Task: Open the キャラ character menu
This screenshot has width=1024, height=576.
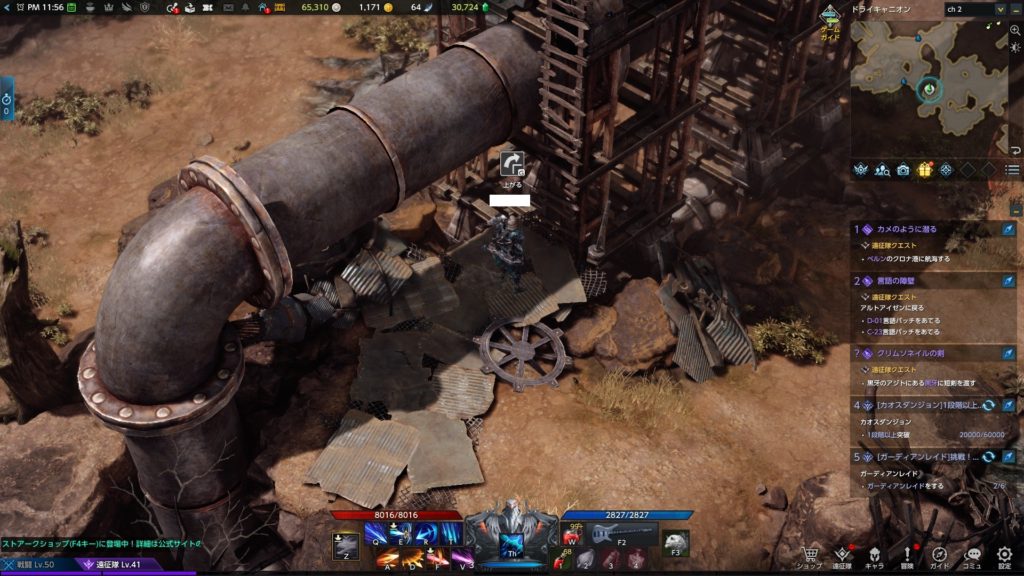Action: (874, 556)
